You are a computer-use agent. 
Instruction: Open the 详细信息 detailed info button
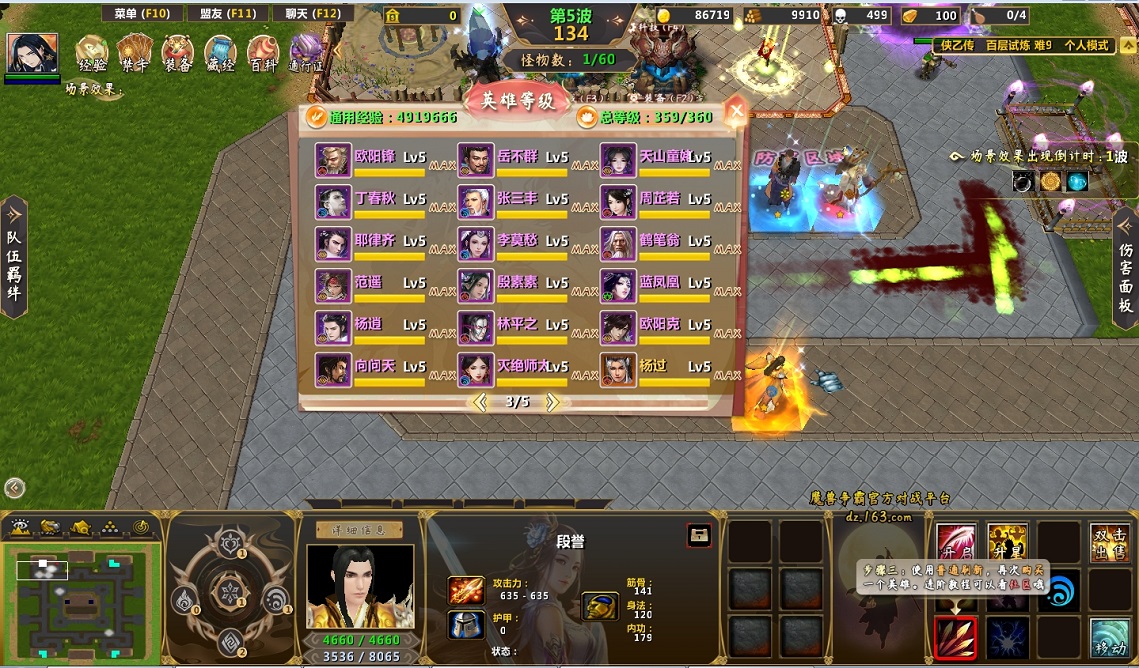click(x=359, y=530)
